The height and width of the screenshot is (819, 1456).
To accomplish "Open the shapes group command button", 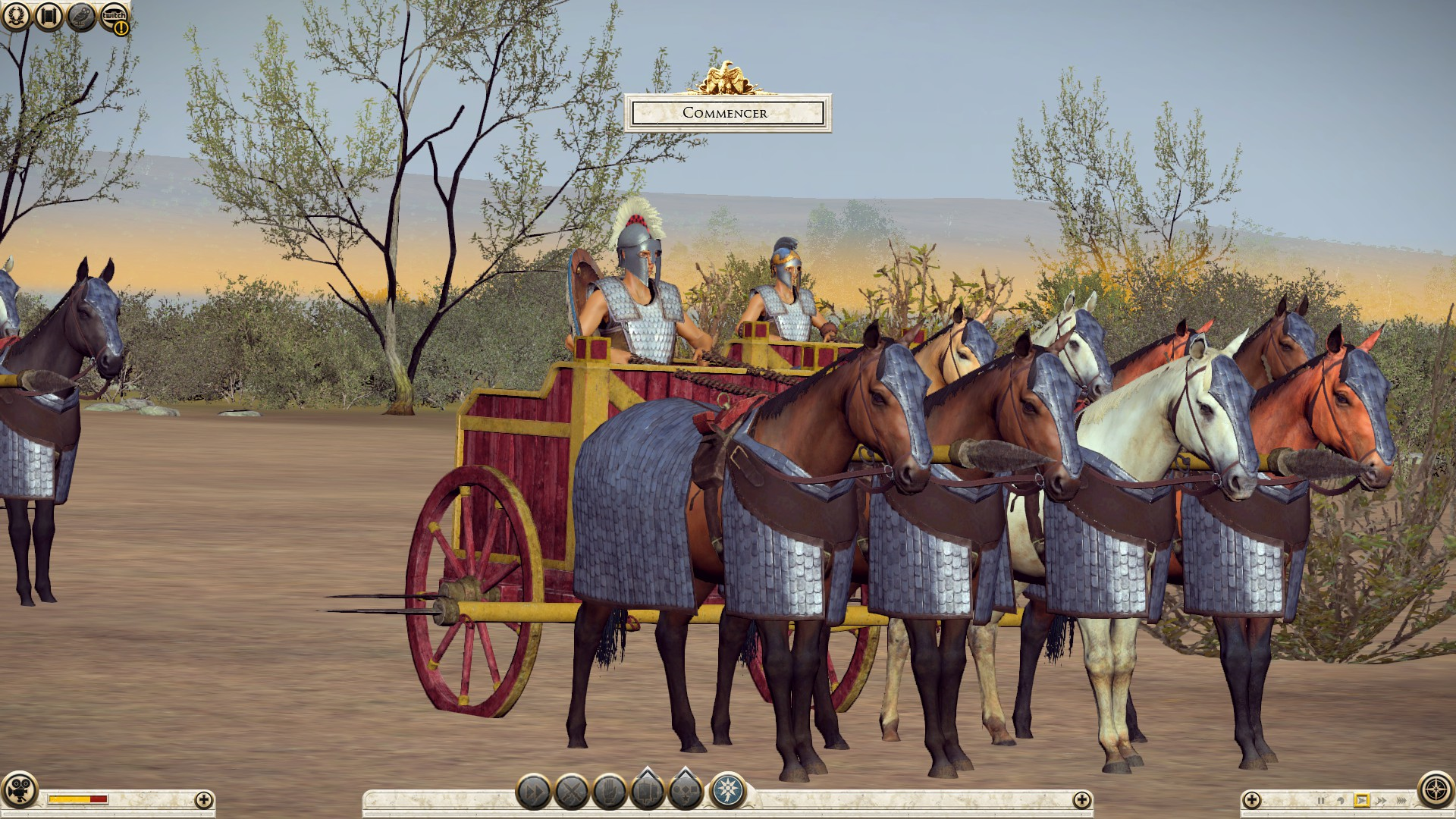I will coord(686,790).
